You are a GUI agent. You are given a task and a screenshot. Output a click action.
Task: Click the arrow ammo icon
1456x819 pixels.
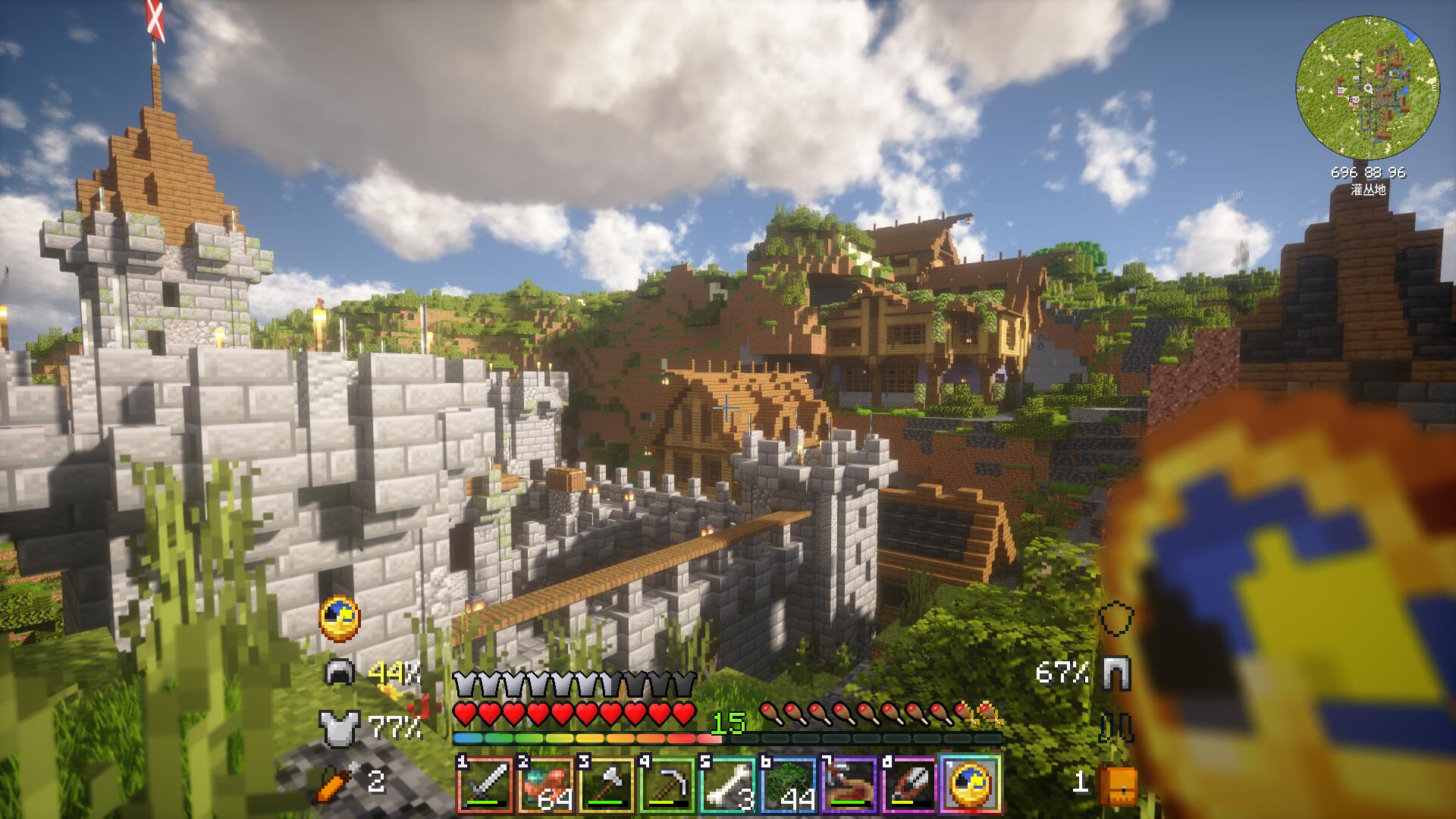coord(336,782)
